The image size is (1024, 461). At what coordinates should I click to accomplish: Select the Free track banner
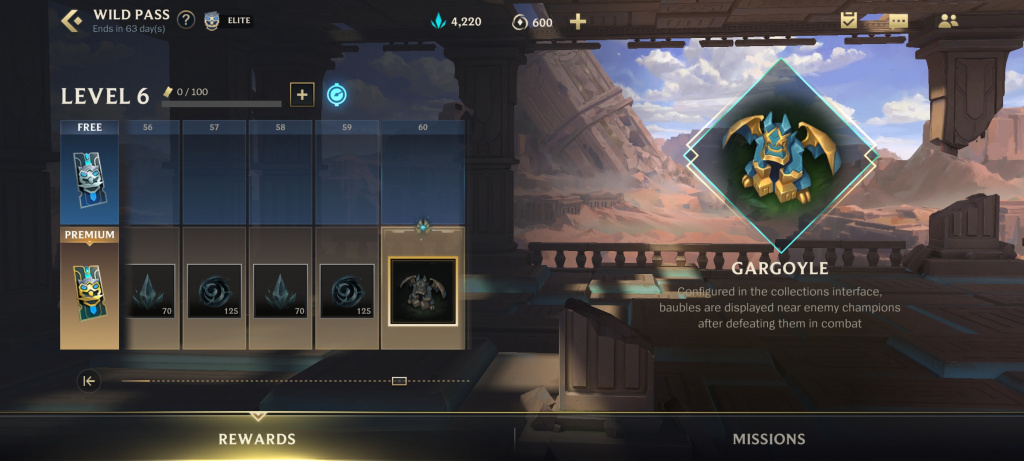(89, 172)
